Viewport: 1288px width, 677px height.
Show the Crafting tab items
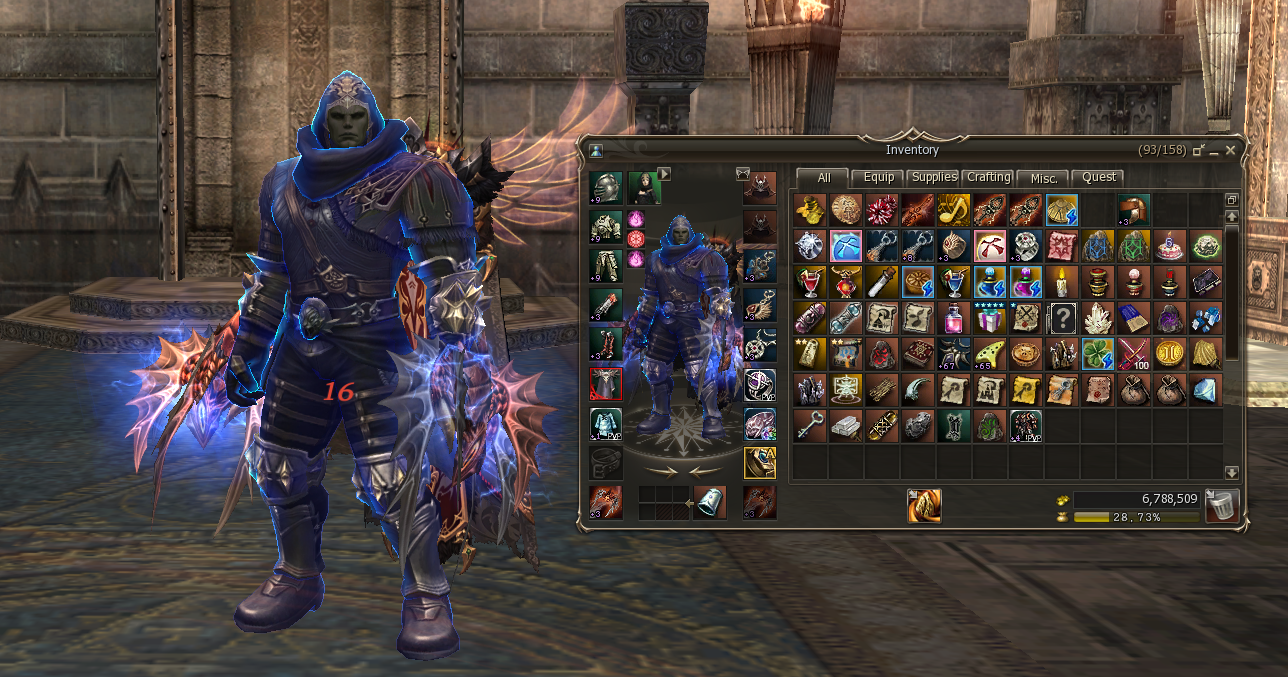pyautogui.click(x=988, y=177)
